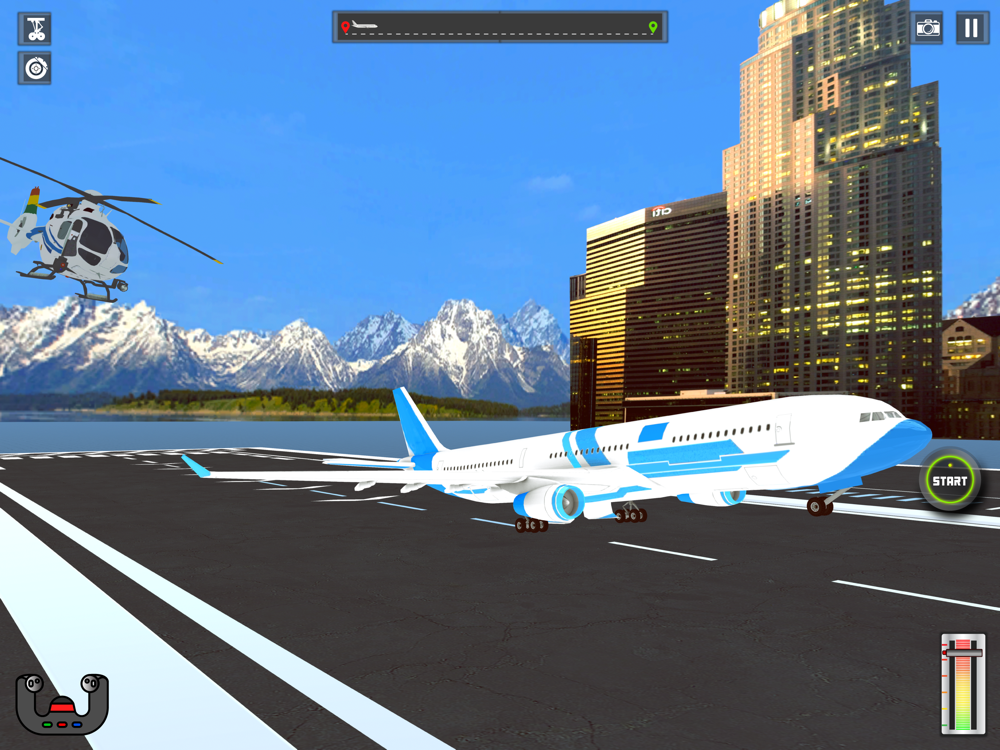Click the throttle lever slider
Screen dimensions: 1000x750
pyautogui.click(x=963, y=655)
